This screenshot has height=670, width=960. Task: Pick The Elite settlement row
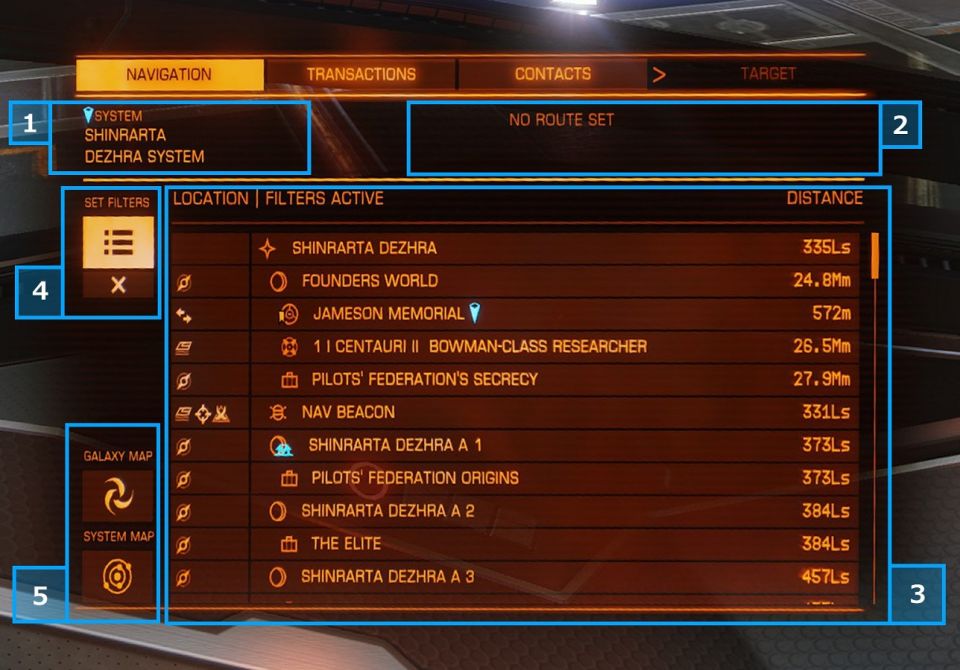click(x=555, y=544)
